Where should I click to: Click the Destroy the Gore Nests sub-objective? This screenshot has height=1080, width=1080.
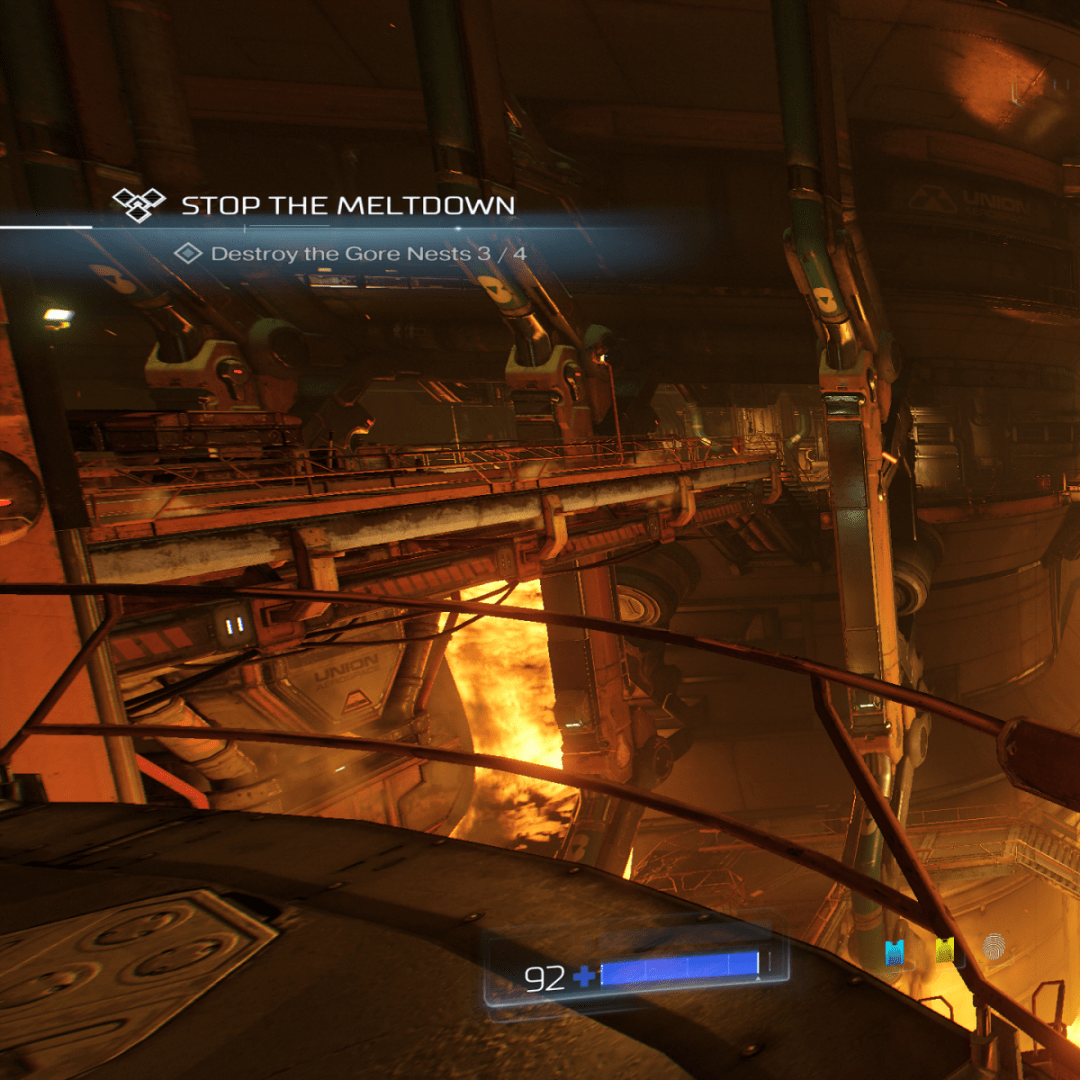(x=368, y=254)
